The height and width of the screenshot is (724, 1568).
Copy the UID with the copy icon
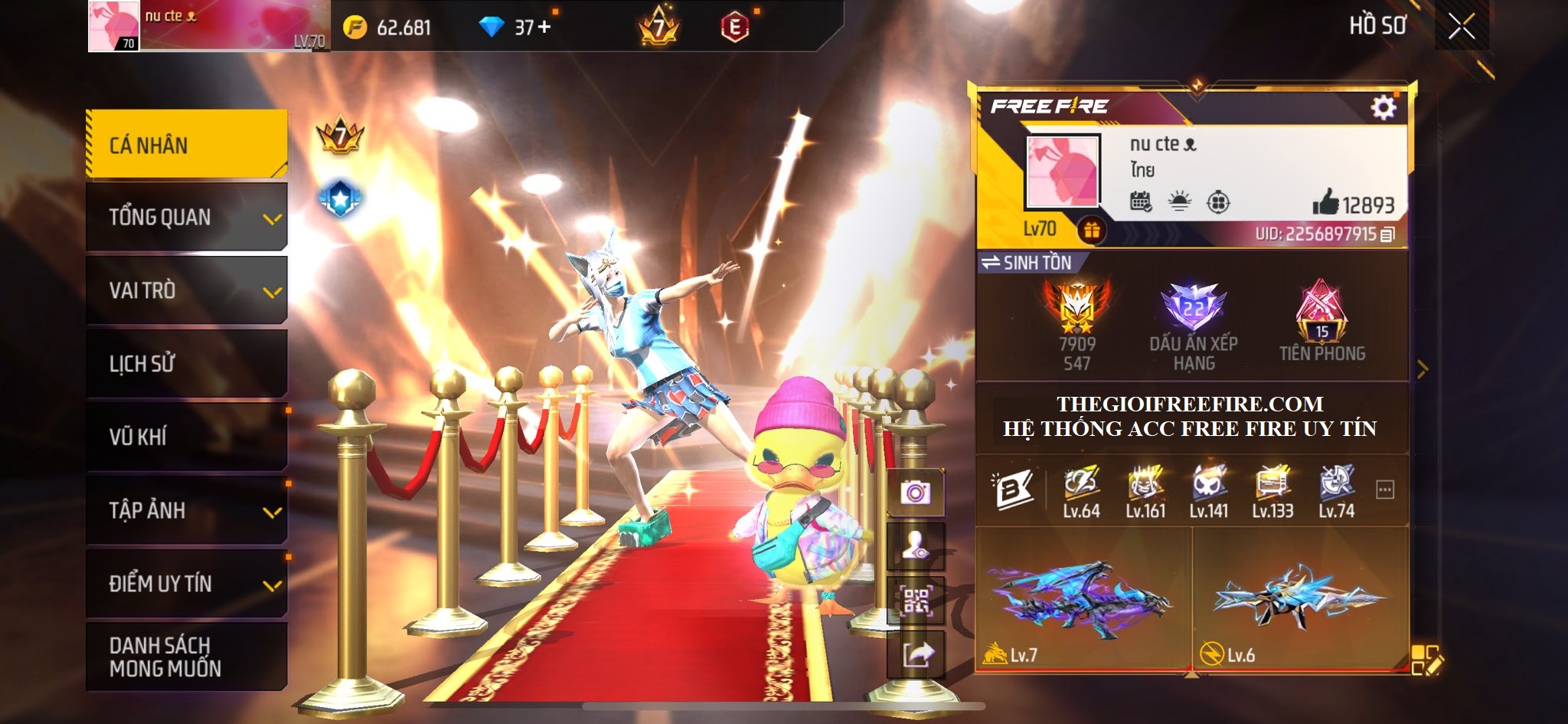click(1387, 234)
